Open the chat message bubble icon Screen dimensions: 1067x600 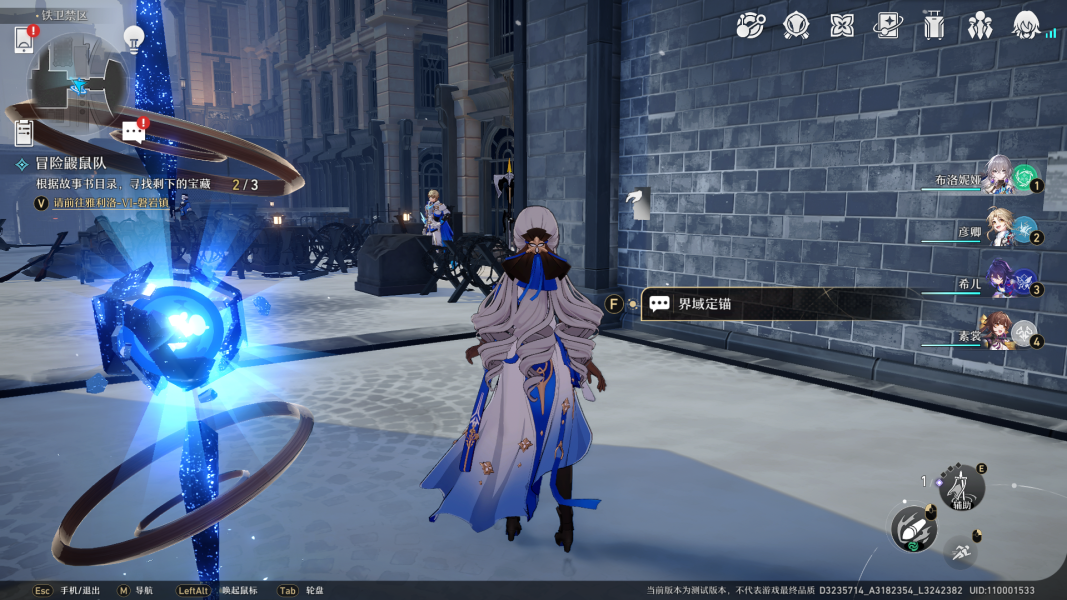tap(133, 131)
